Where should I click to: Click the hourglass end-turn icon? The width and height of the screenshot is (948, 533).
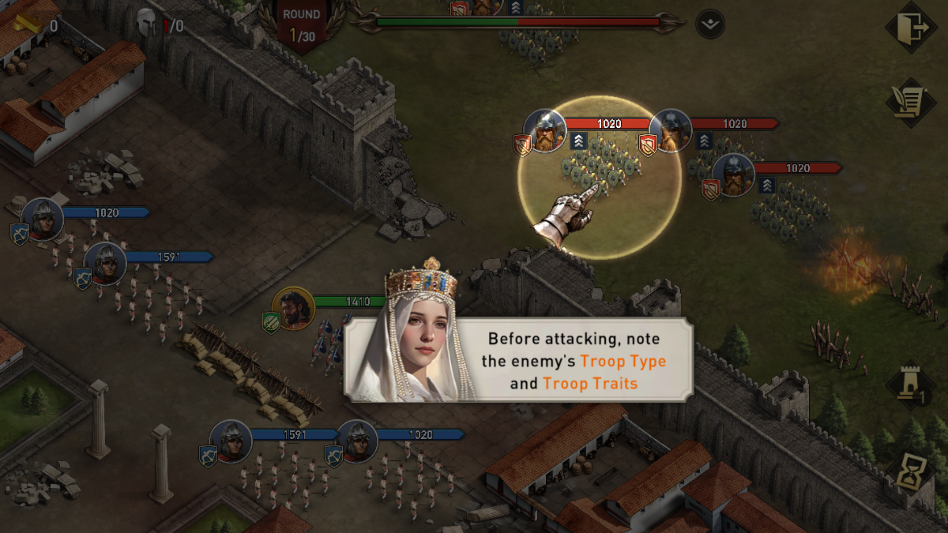[x=912, y=472]
